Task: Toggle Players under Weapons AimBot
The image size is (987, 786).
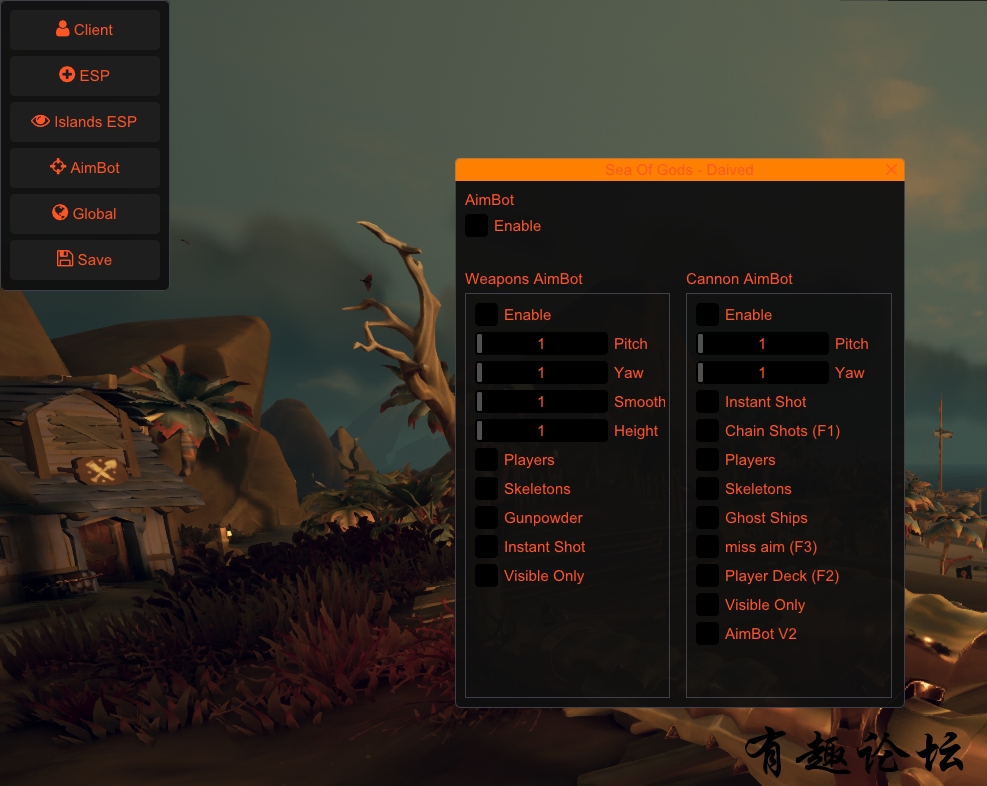Action: pyautogui.click(x=486, y=460)
